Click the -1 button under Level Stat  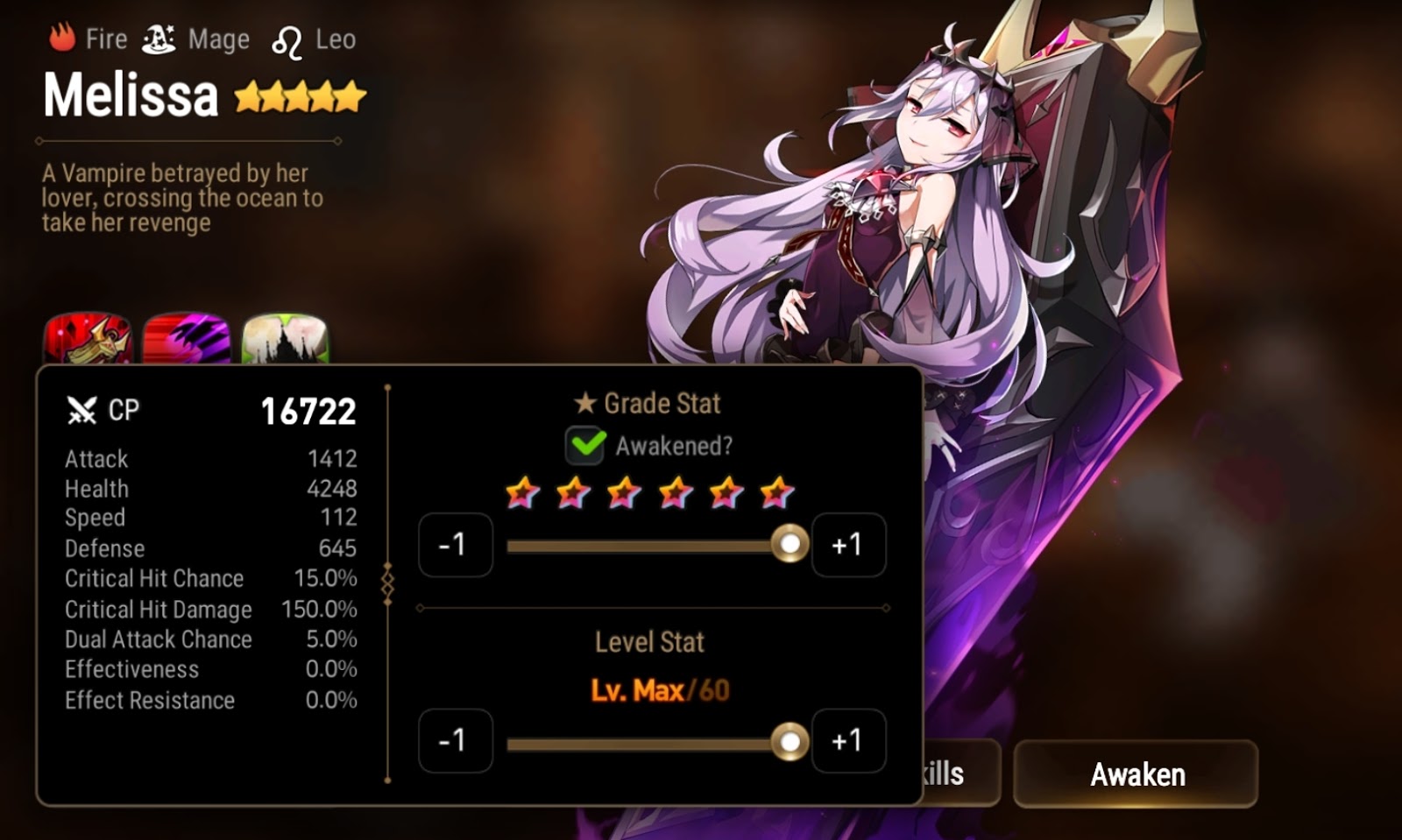pos(455,740)
